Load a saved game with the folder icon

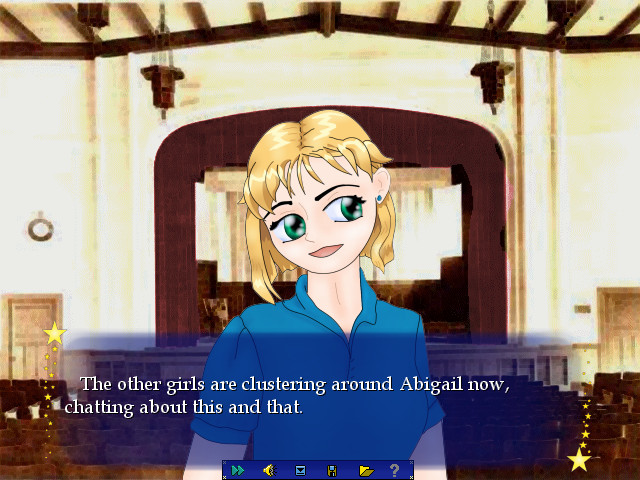click(x=365, y=470)
